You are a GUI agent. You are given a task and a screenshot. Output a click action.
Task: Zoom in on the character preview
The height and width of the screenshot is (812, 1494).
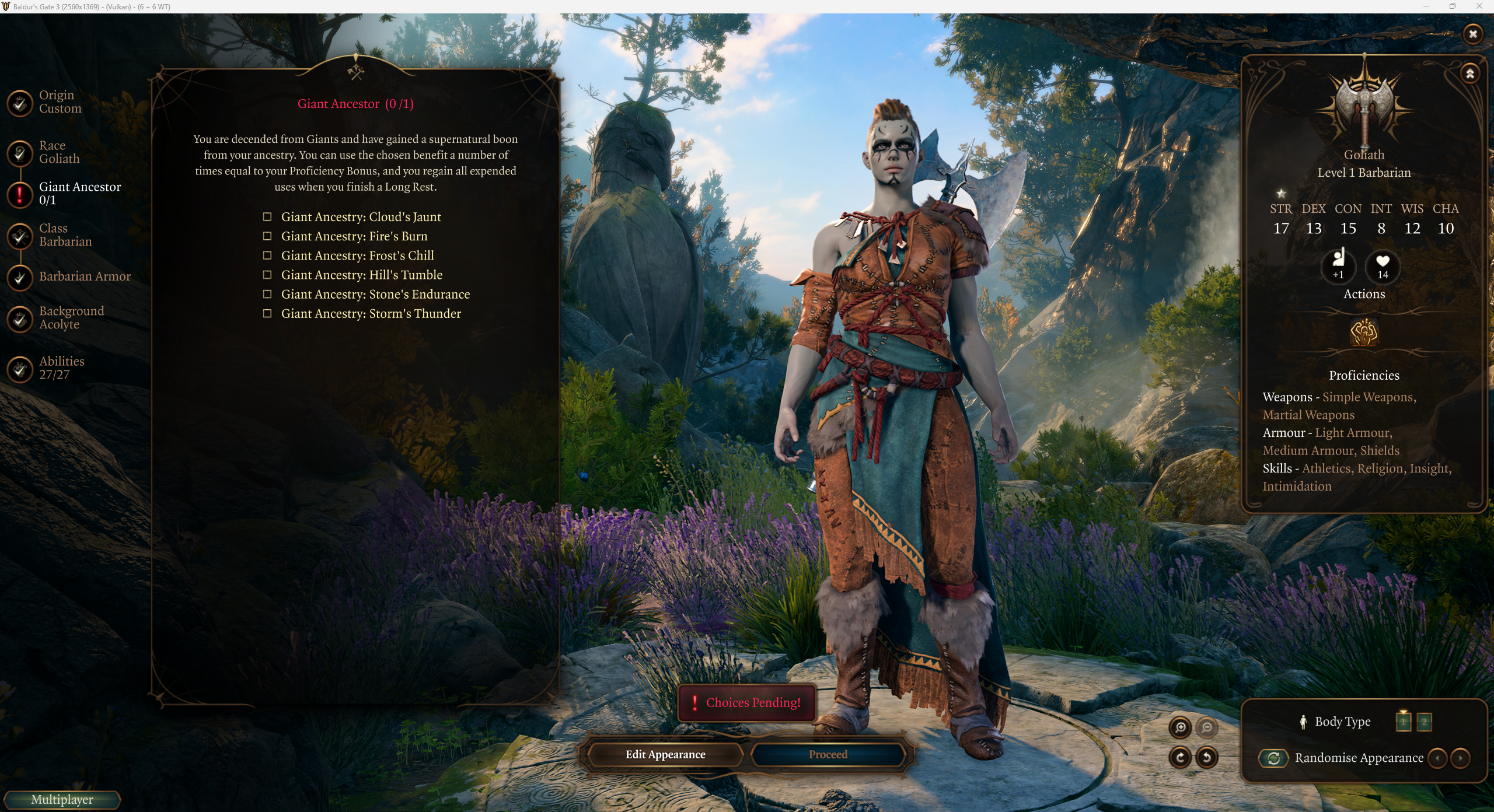point(1180,727)
